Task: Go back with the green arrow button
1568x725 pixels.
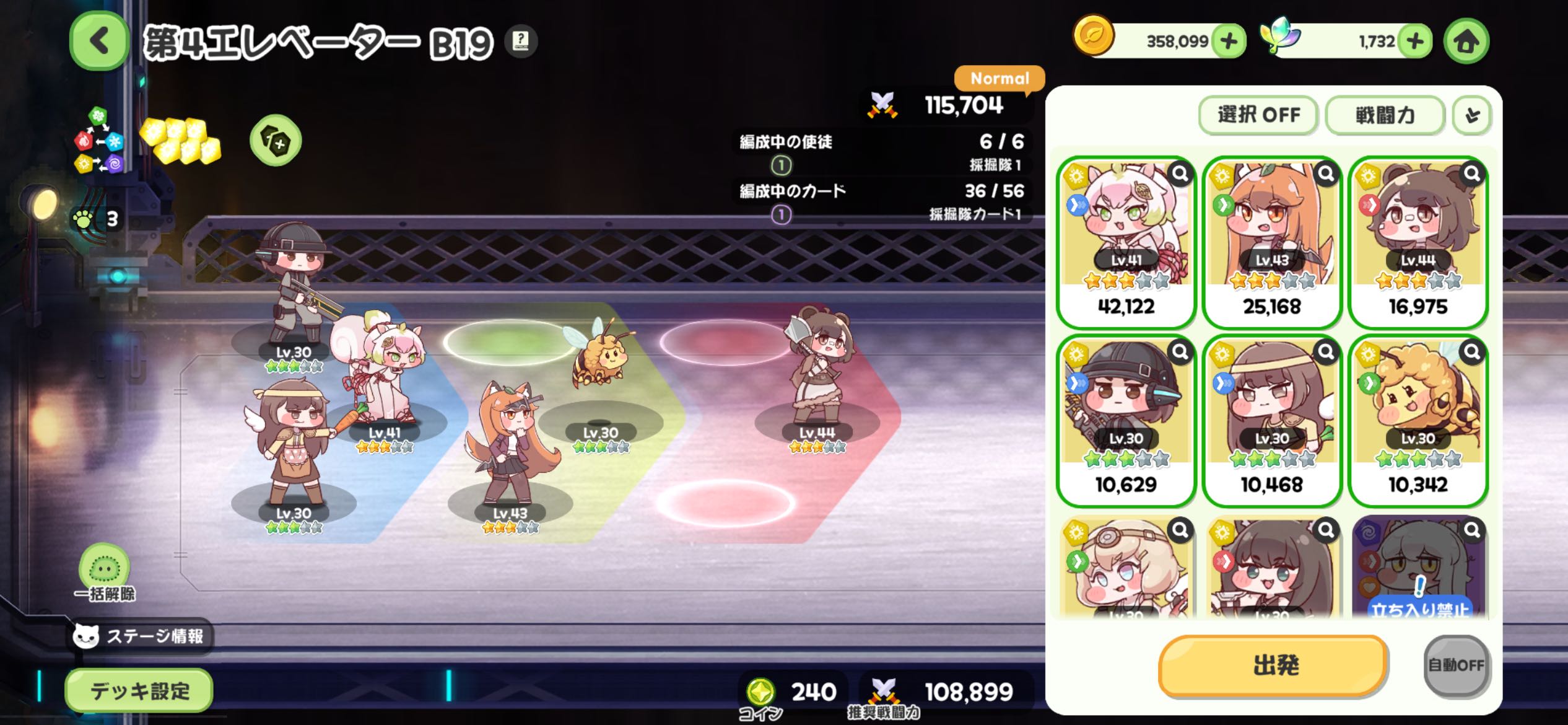Action: [99, 41]
